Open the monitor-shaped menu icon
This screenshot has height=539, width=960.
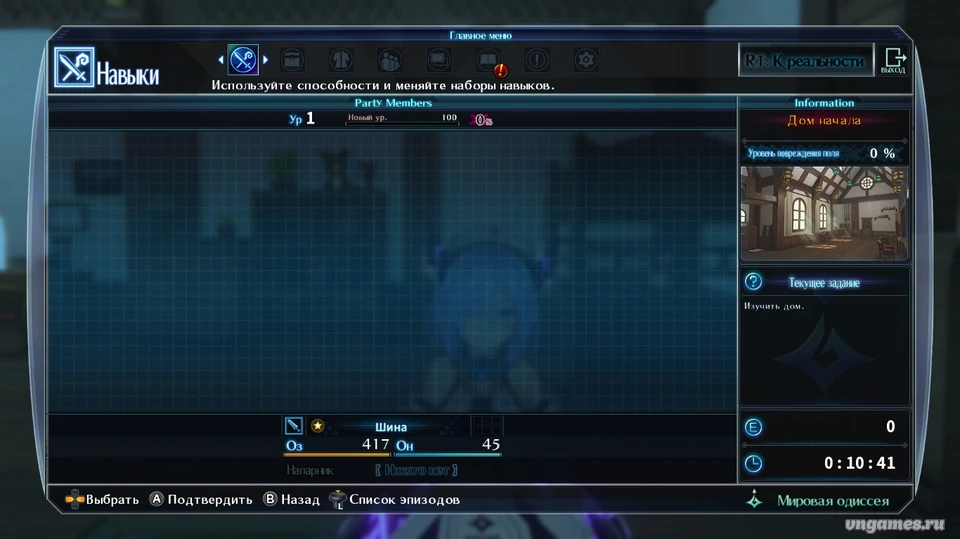pyautogui.click(x=439, y=60)
